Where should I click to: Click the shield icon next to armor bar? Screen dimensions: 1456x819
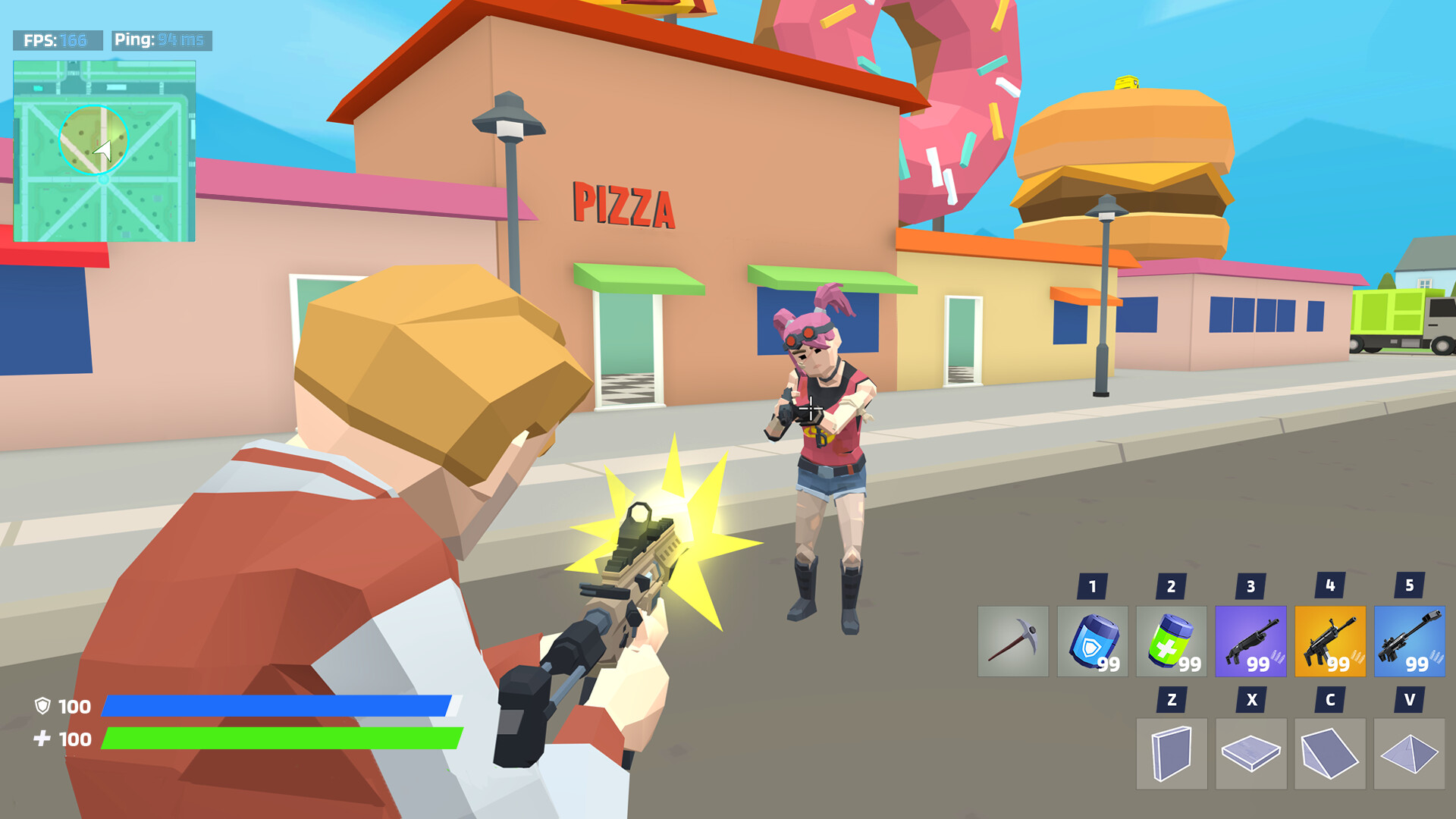pyautogui.click(x=43, y=707)
